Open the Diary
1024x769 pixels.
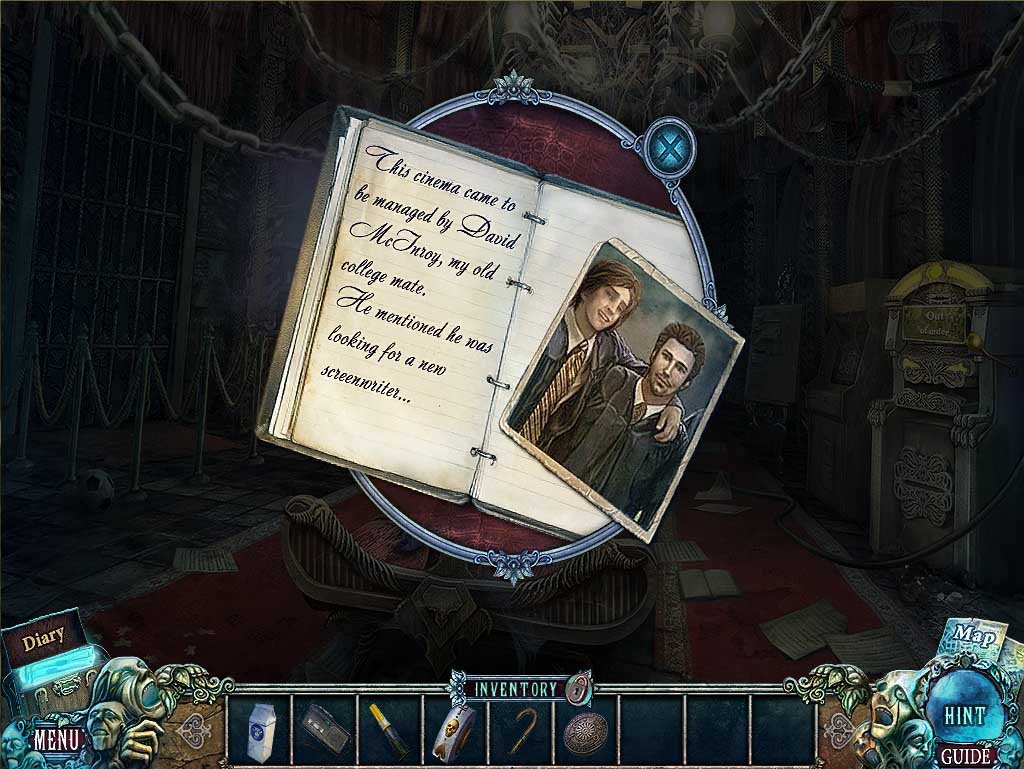click(x=43, y=636)
